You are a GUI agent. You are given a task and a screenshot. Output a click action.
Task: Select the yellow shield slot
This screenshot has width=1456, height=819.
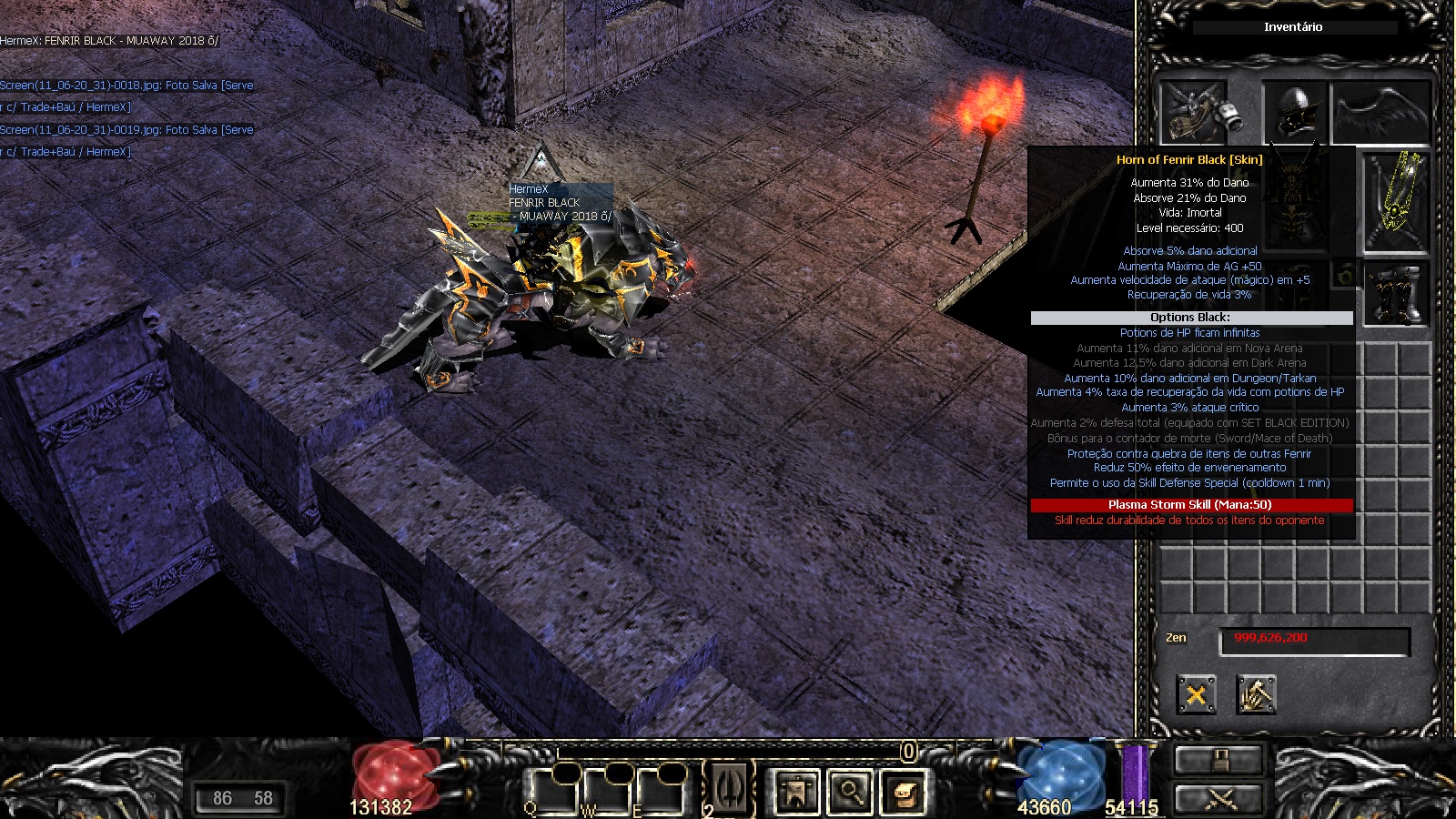click(1396, 202)
